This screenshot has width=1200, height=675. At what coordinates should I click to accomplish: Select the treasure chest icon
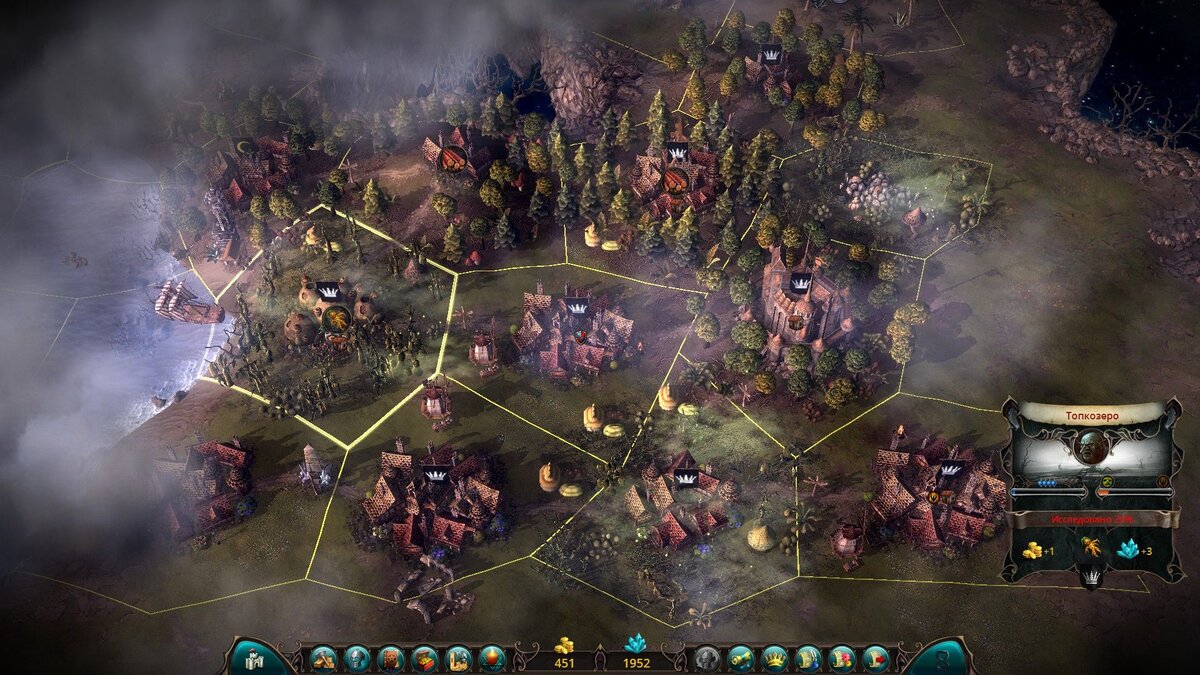pyautogui.click(x=425, y=658)
